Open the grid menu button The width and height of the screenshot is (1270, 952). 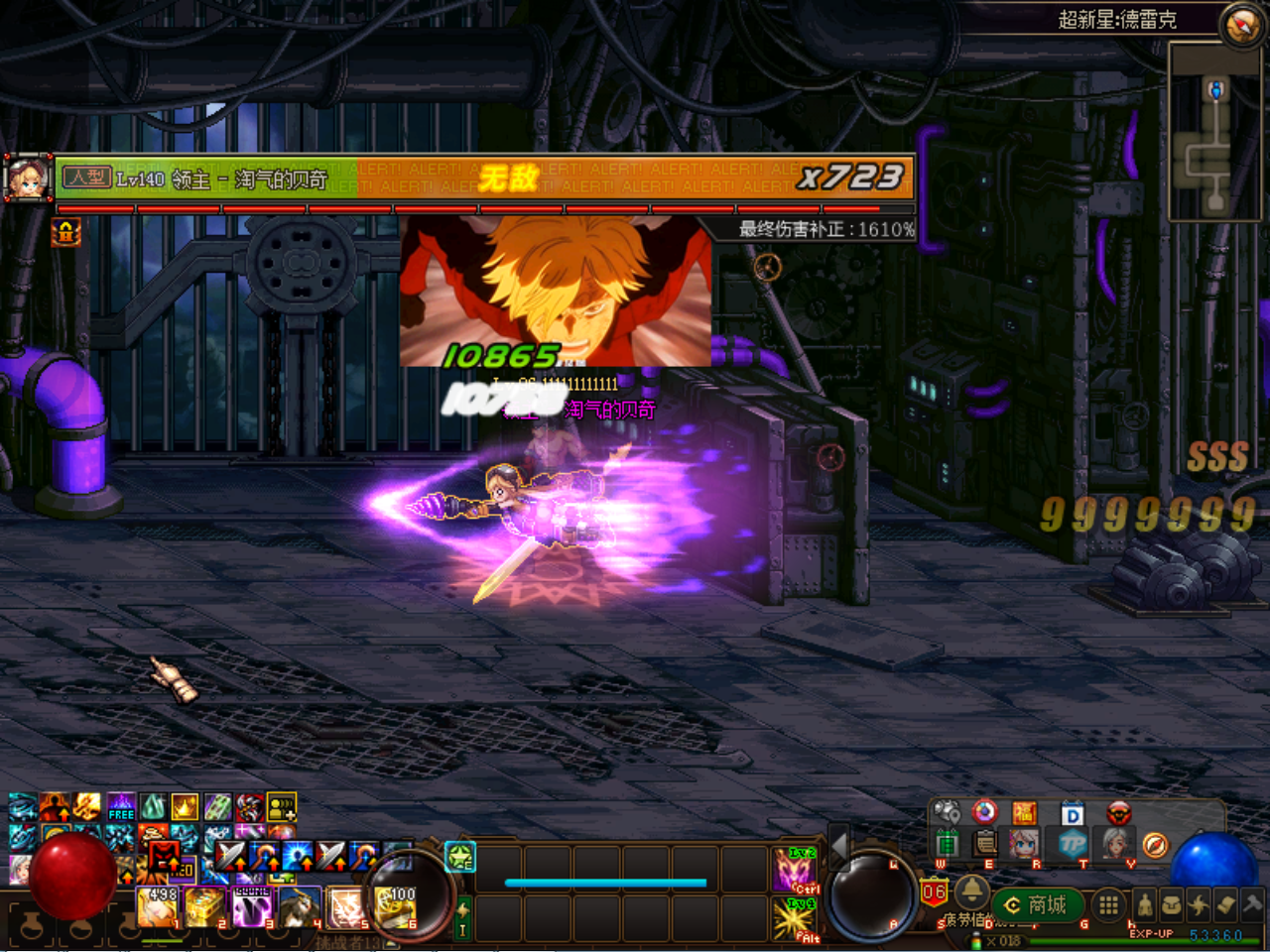click(1108, 904)
